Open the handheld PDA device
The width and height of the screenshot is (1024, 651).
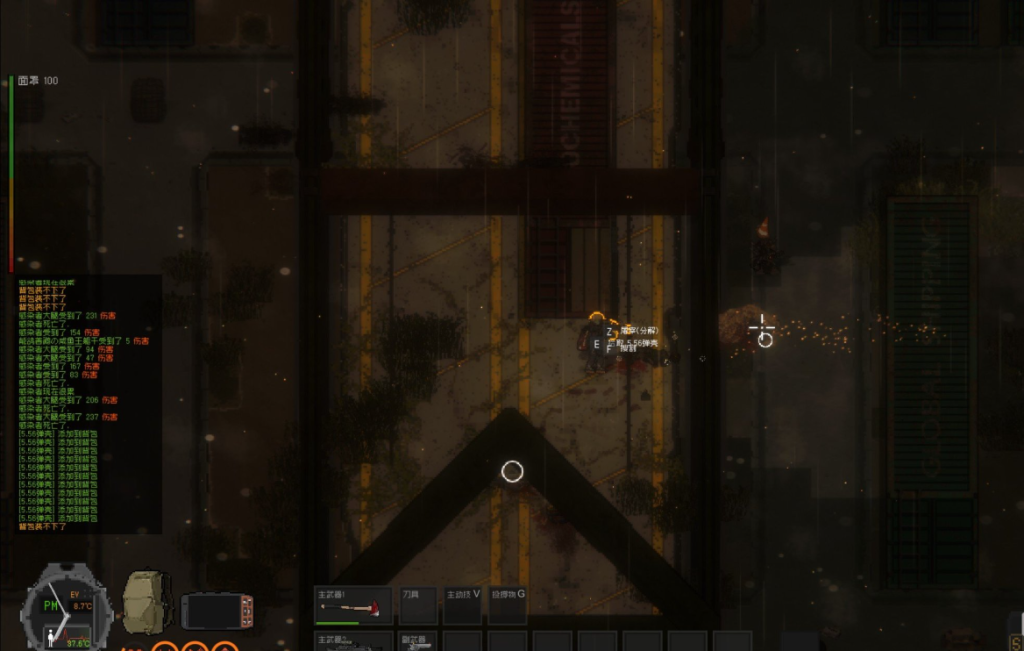coord(217,610)
